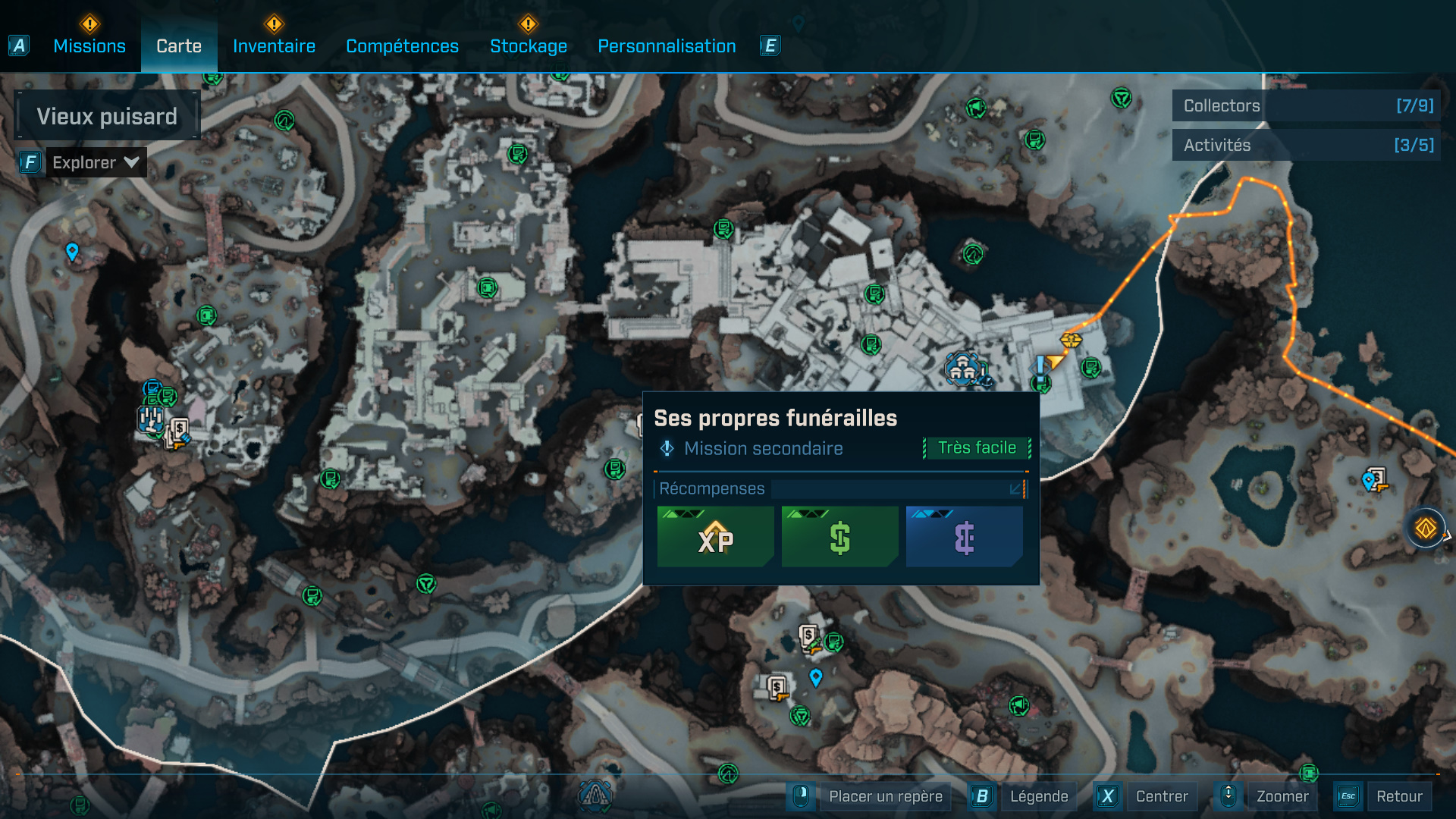Click the Mission secondaire diamond icon in the tooltip
The width and height of the screenshot is (1456, 819).
[x=666, y=448]
